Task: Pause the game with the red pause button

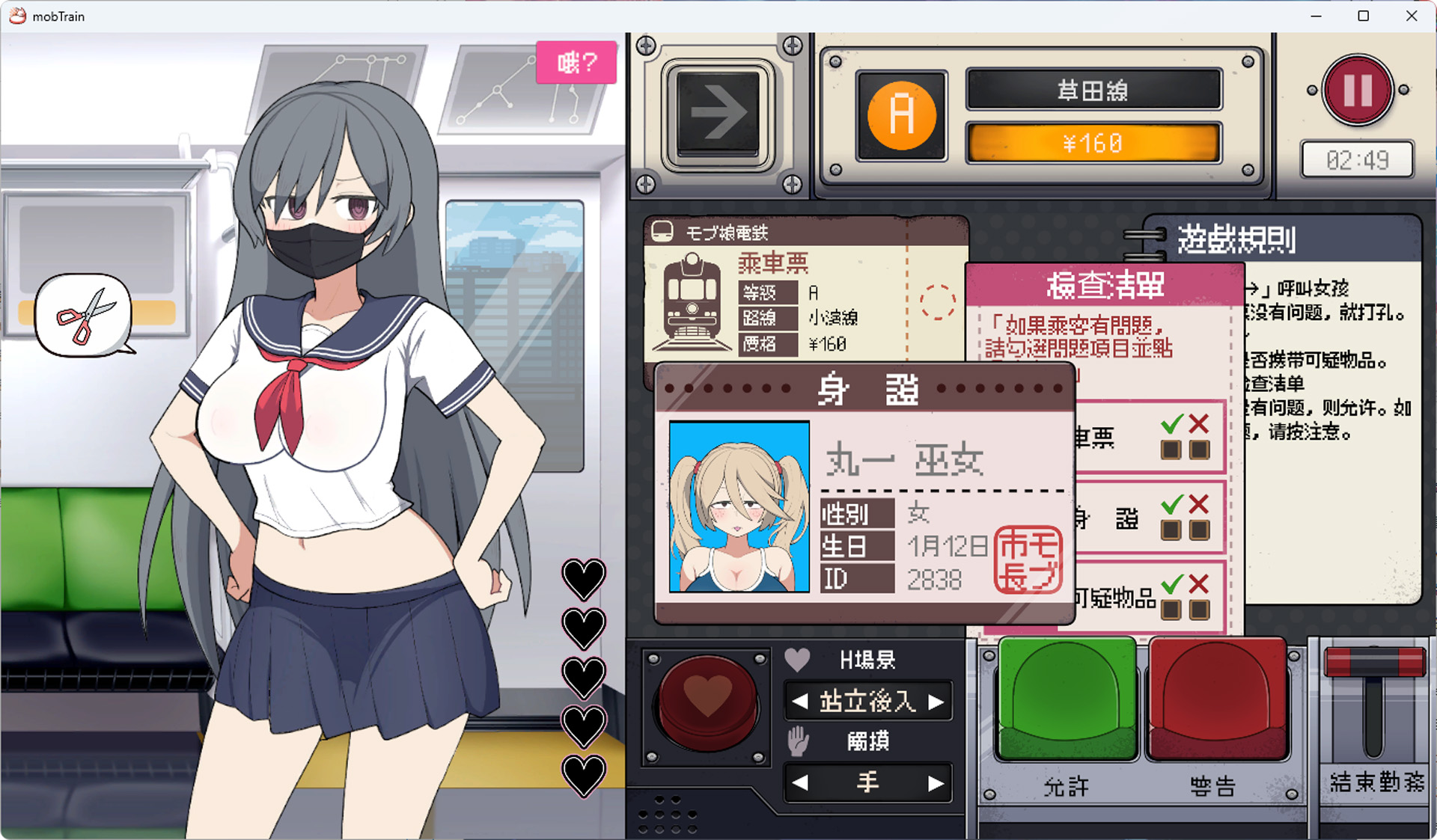Action: (x=1357, y=91)
